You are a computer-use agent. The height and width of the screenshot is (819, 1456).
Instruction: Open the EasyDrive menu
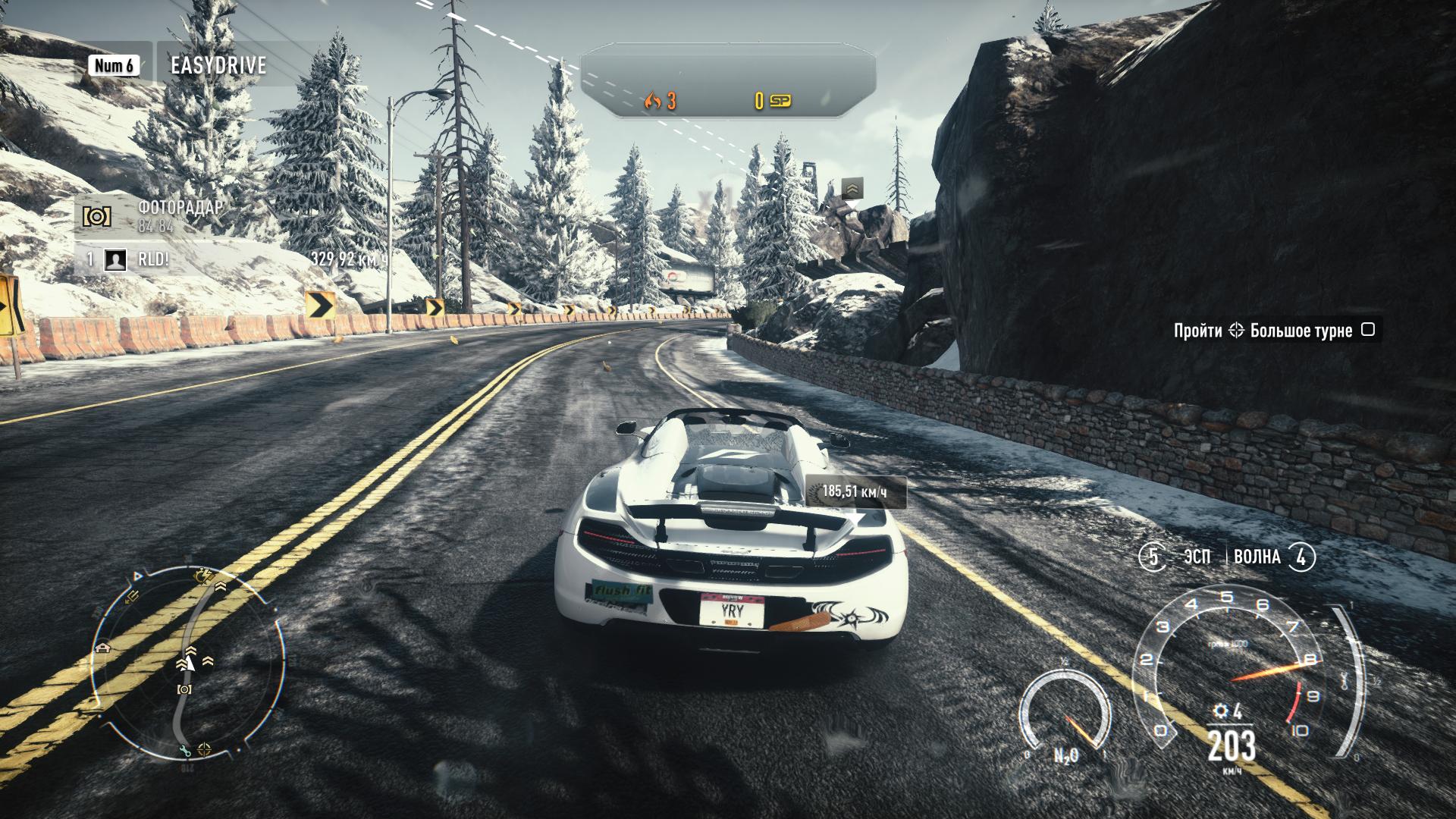[x=218, y=65]
